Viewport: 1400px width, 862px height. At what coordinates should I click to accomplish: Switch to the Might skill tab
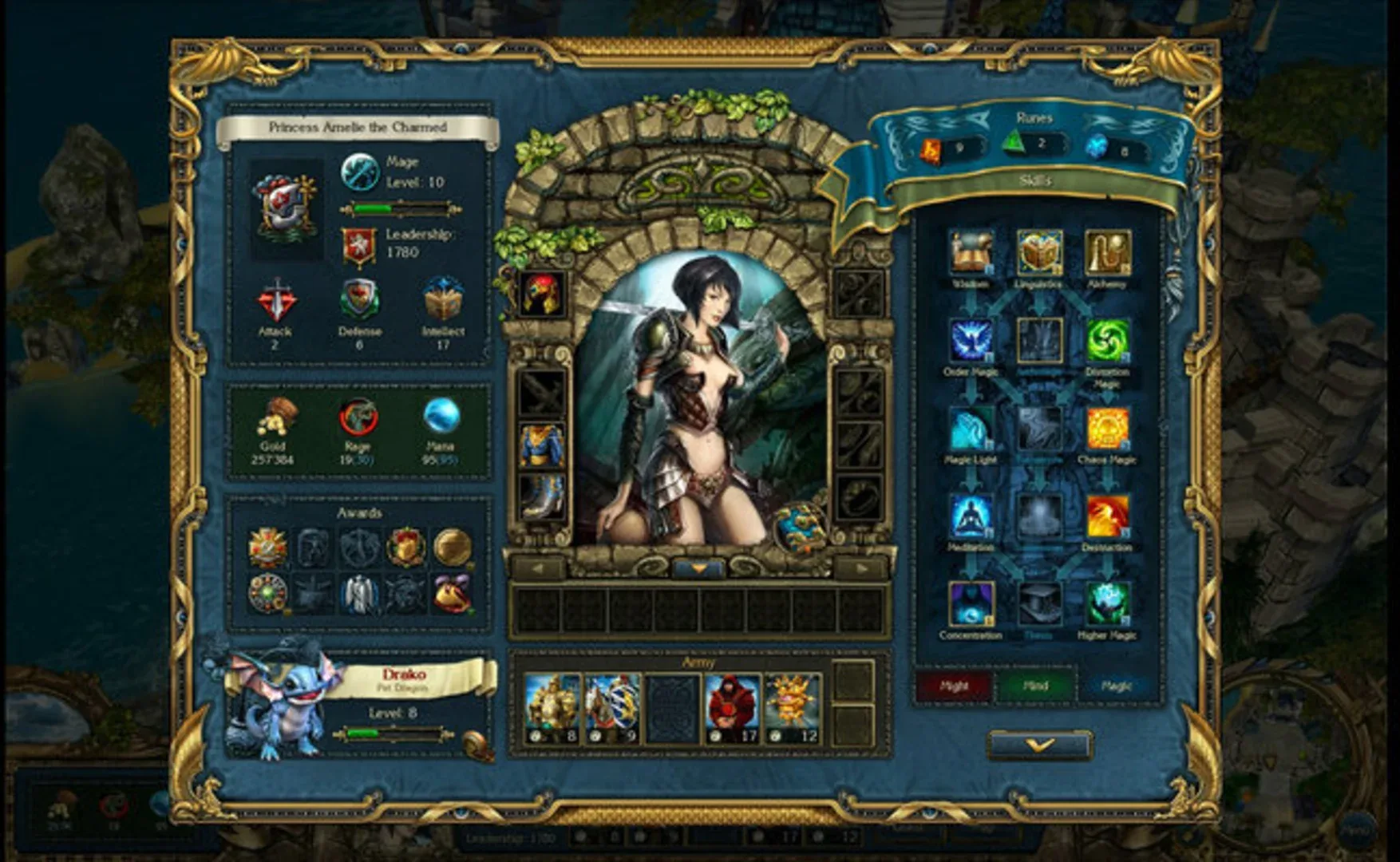(x=955, y=684)
